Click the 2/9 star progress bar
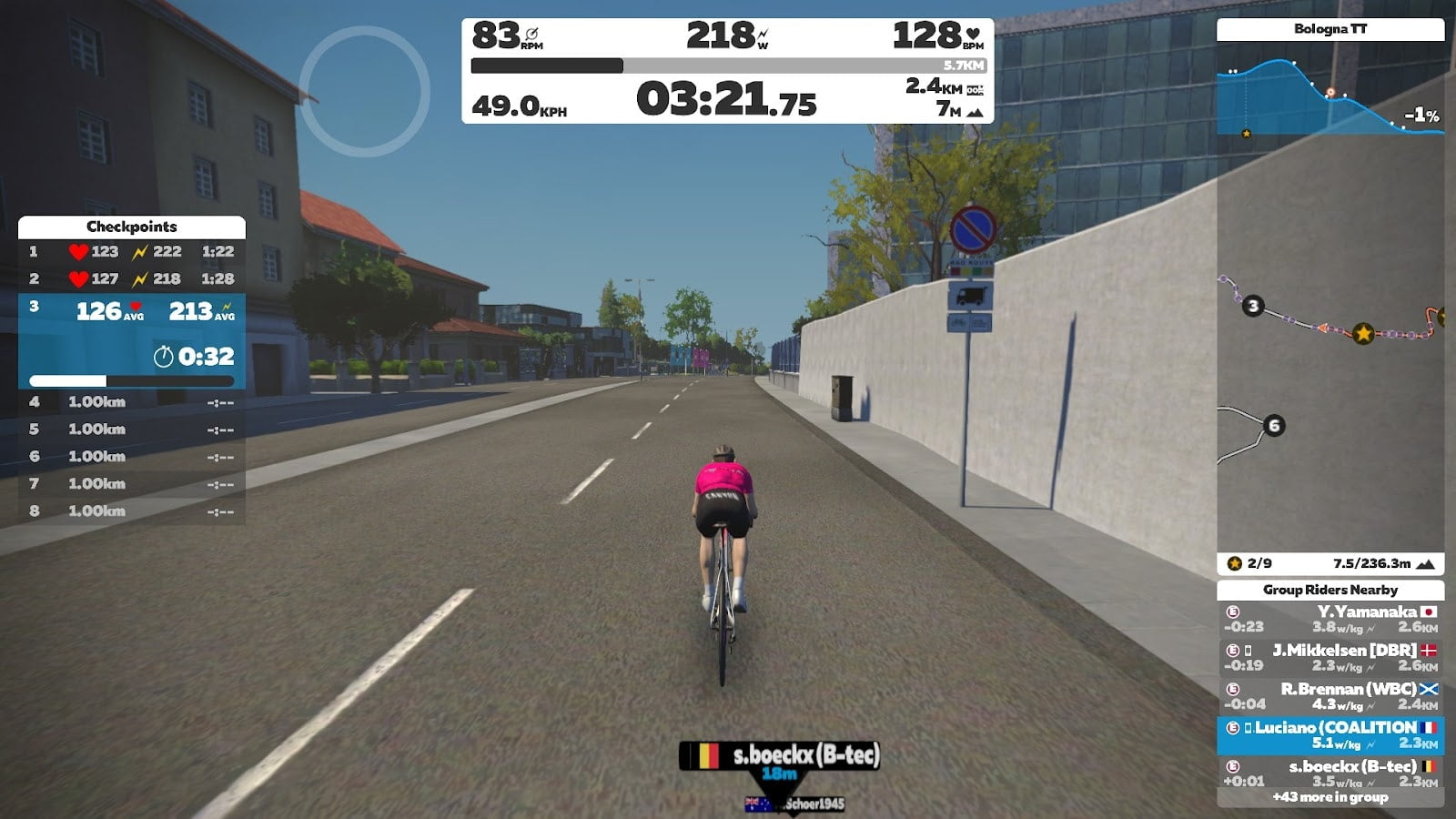 click(x=1330, y=563)
